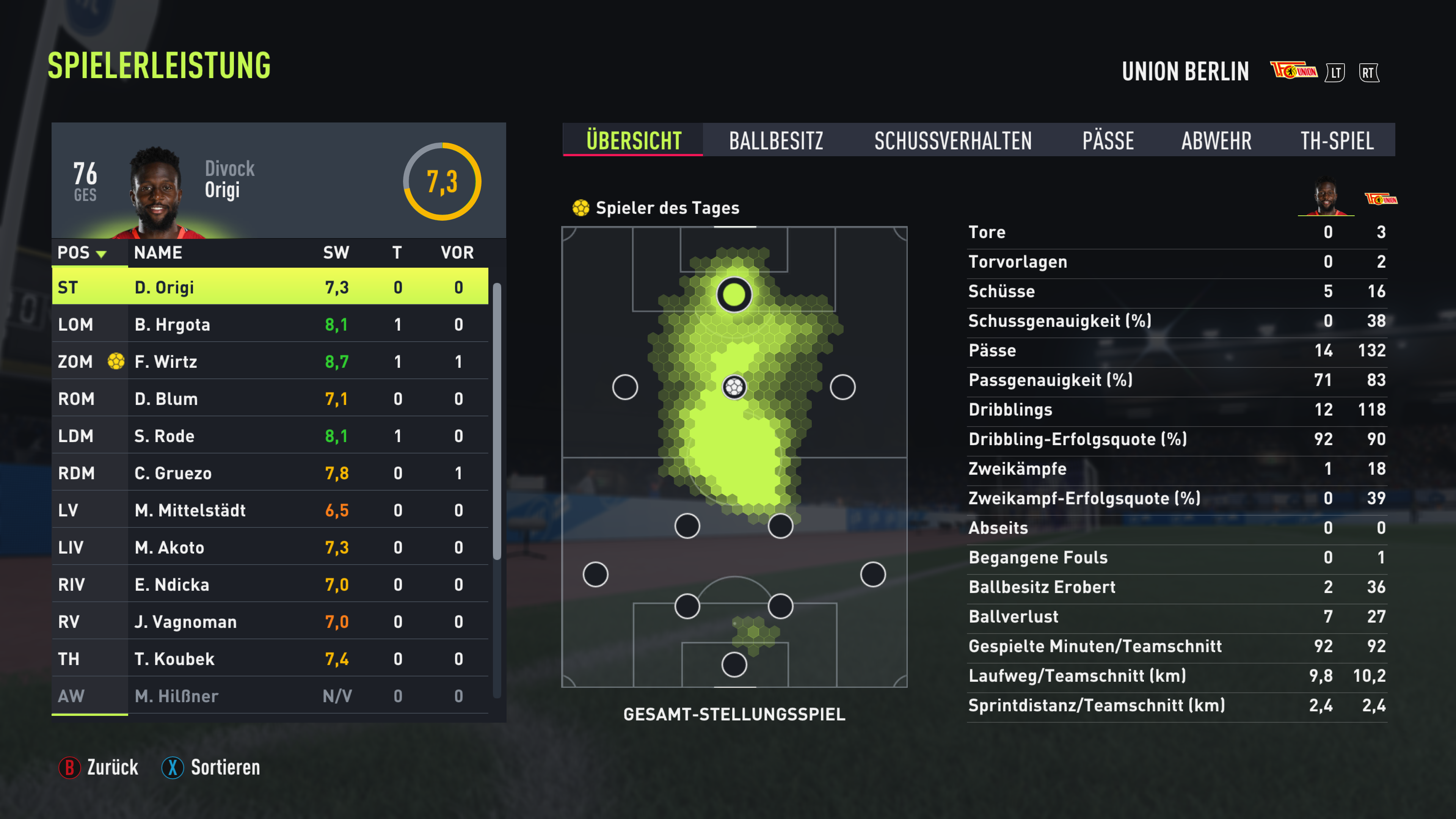Choose M. Mittelstädt in the list
This screenshot has height=819, width=1456.
270,510
